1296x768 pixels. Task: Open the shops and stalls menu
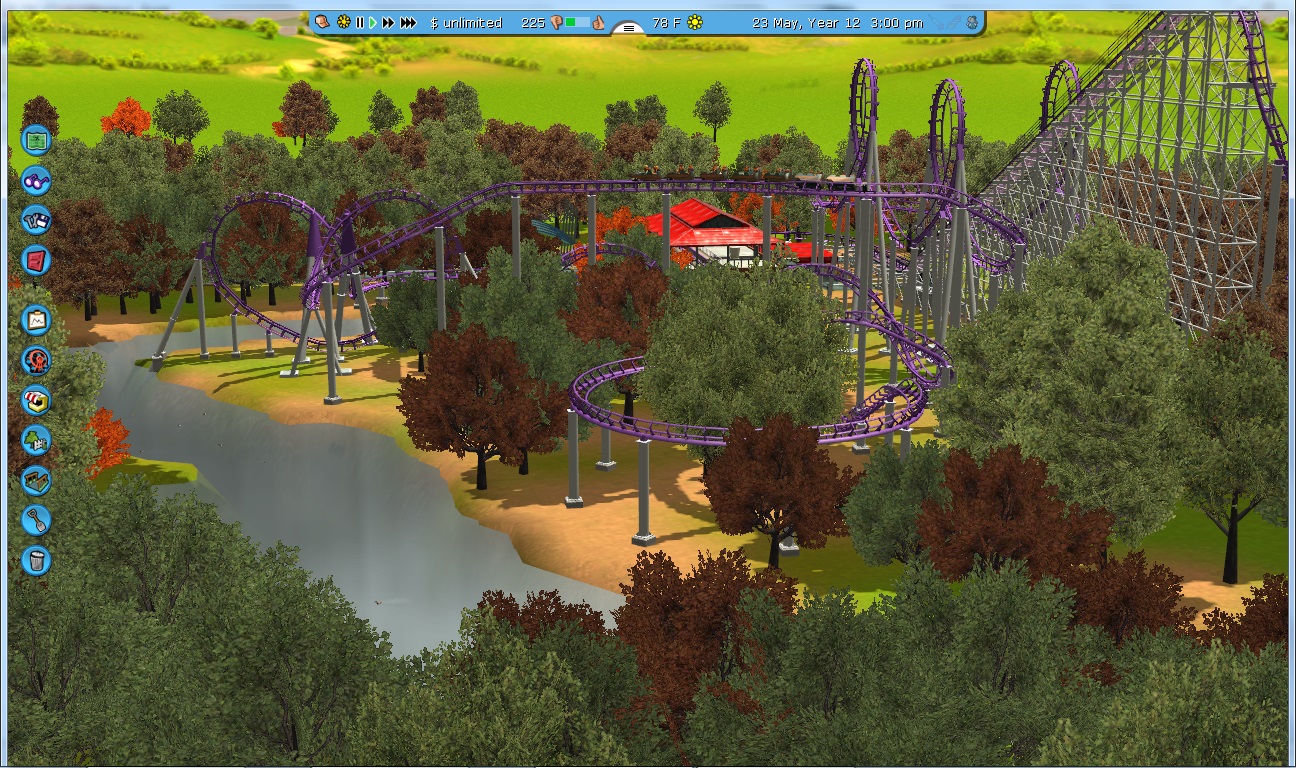click(36, 400)
